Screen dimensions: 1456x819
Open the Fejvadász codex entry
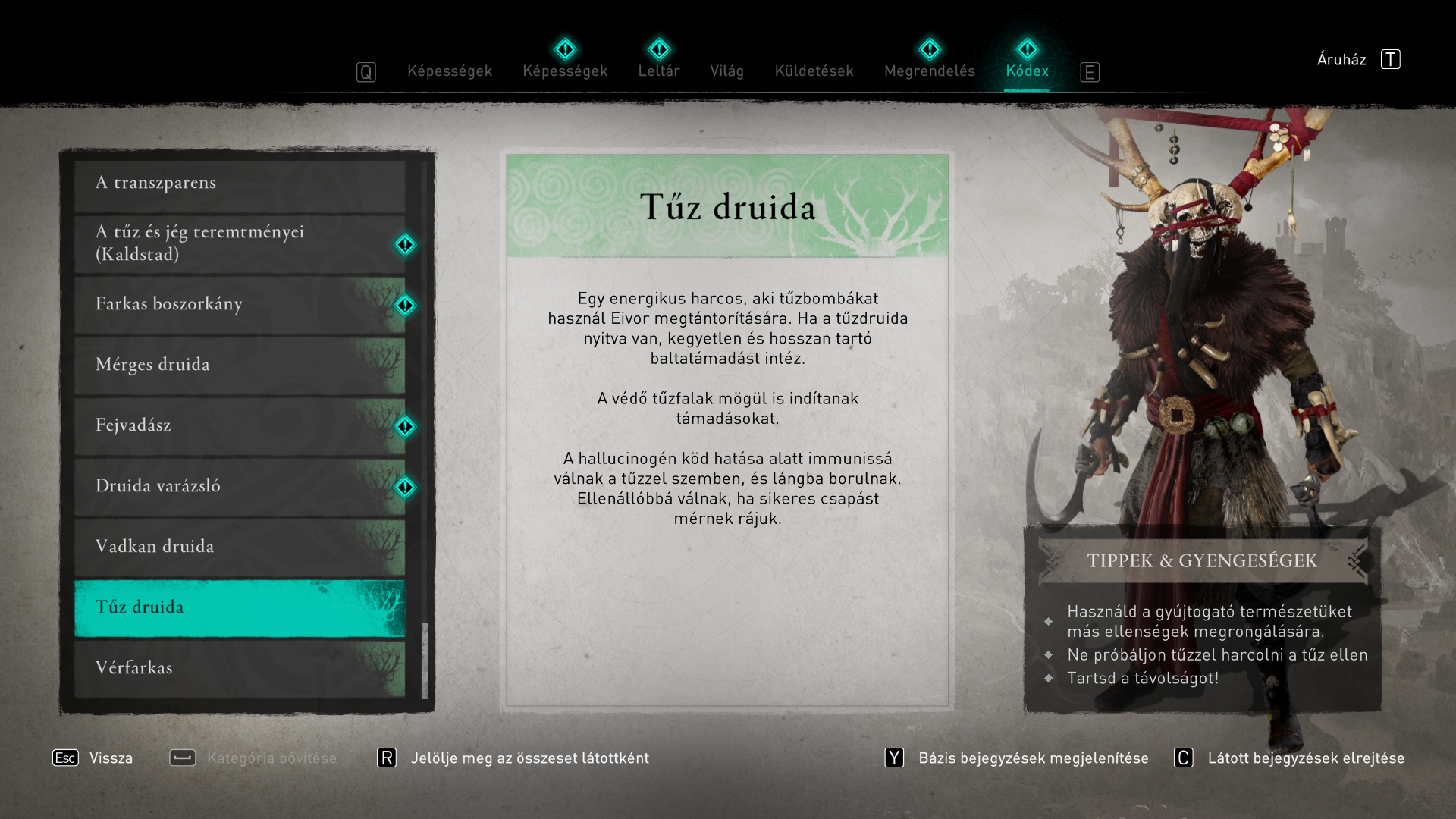coord(240,425)
